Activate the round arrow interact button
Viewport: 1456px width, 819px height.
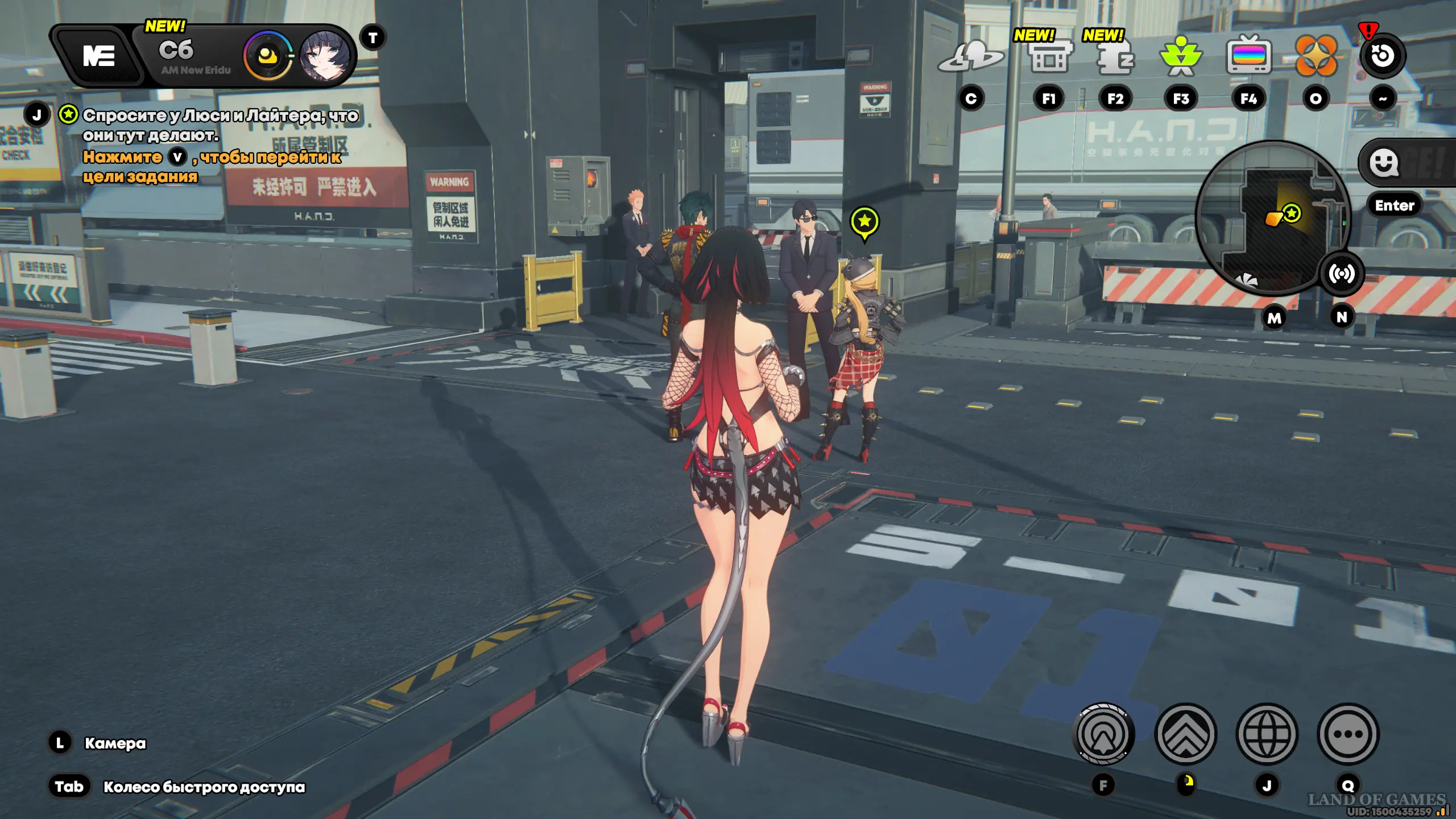(1103, 734)
